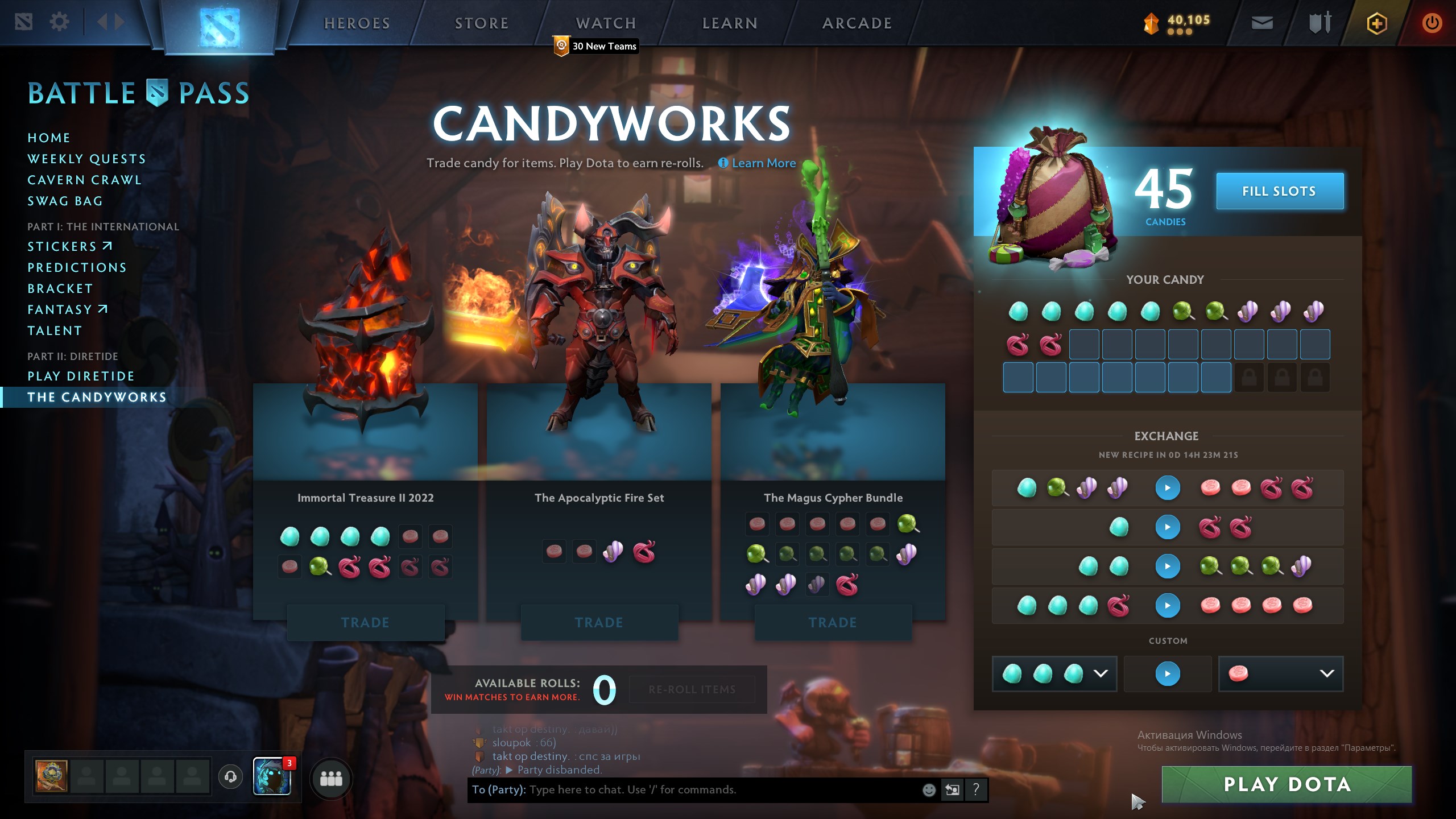Open the find party members icon
The width and height of the screenshot is (1456, 819).
tap(332, 780)
